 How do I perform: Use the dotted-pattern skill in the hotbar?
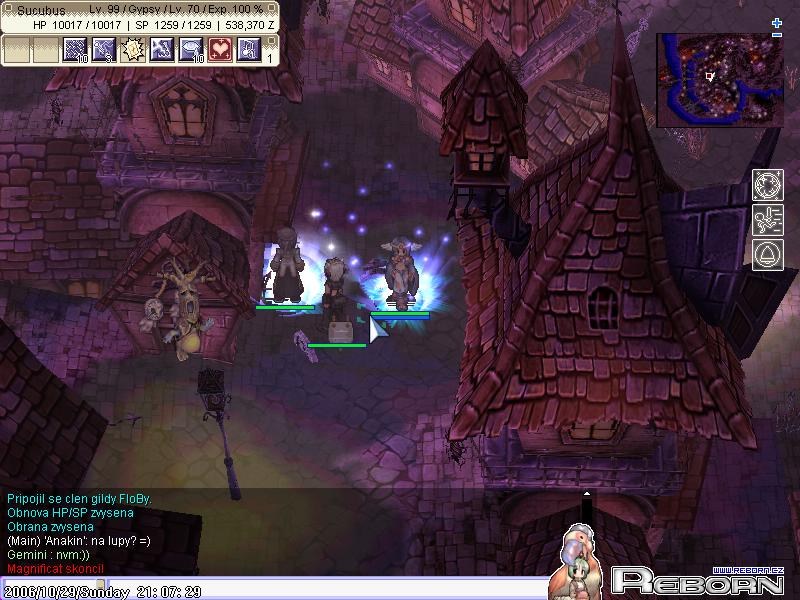coord(75,49)
